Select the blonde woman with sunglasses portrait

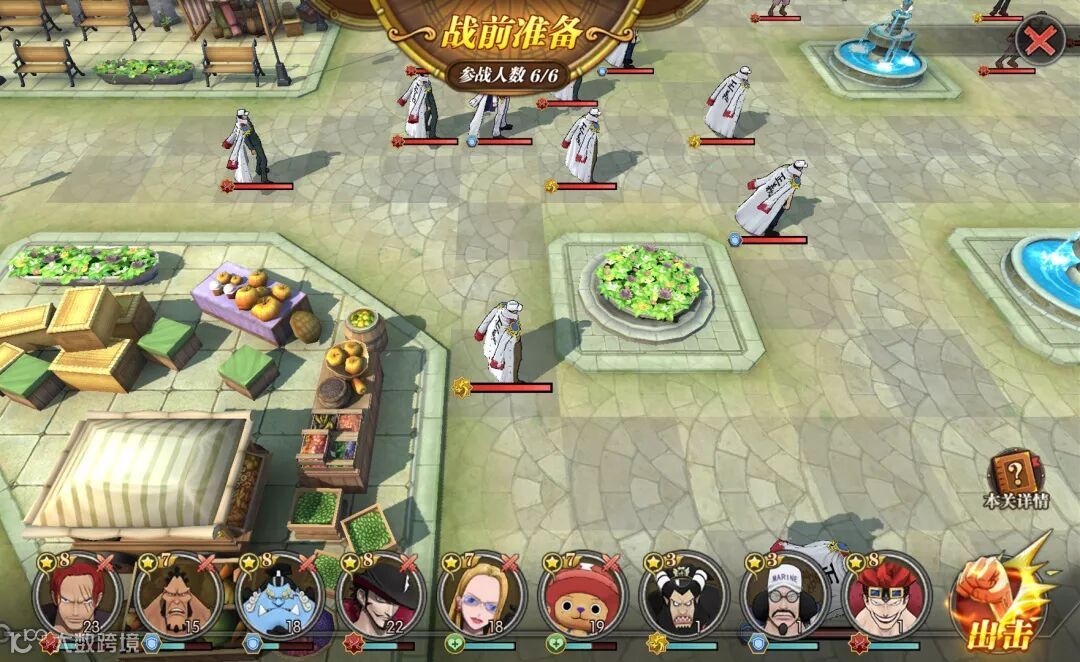[482, 597]
